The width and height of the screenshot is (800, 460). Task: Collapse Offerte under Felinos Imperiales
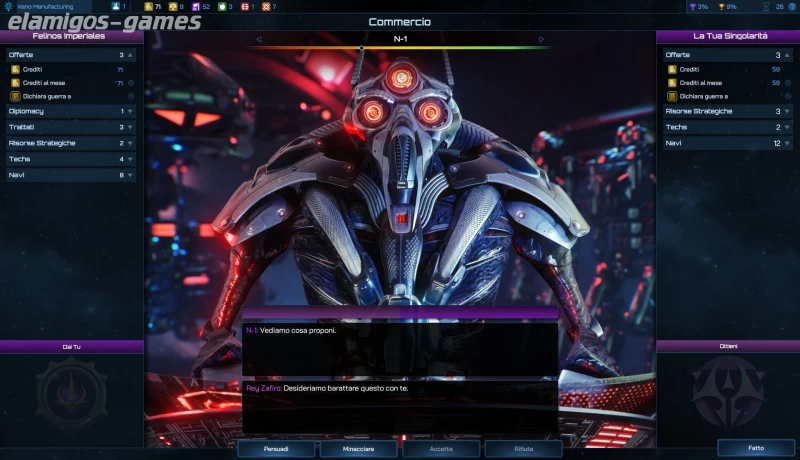[x=70, y=55]
